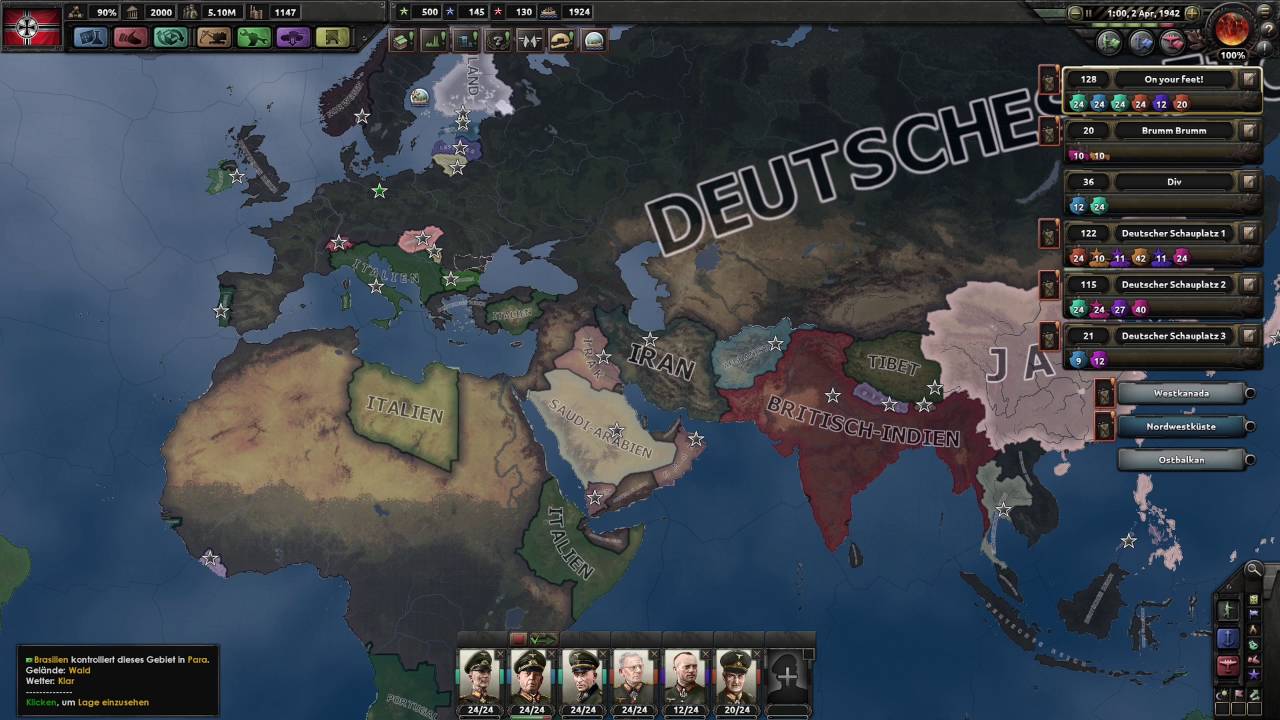Image resolution: width=1280 pixels, height=720 pixels.
Task: Select the air theater with the wings icon
Action: pos(1228,665)
